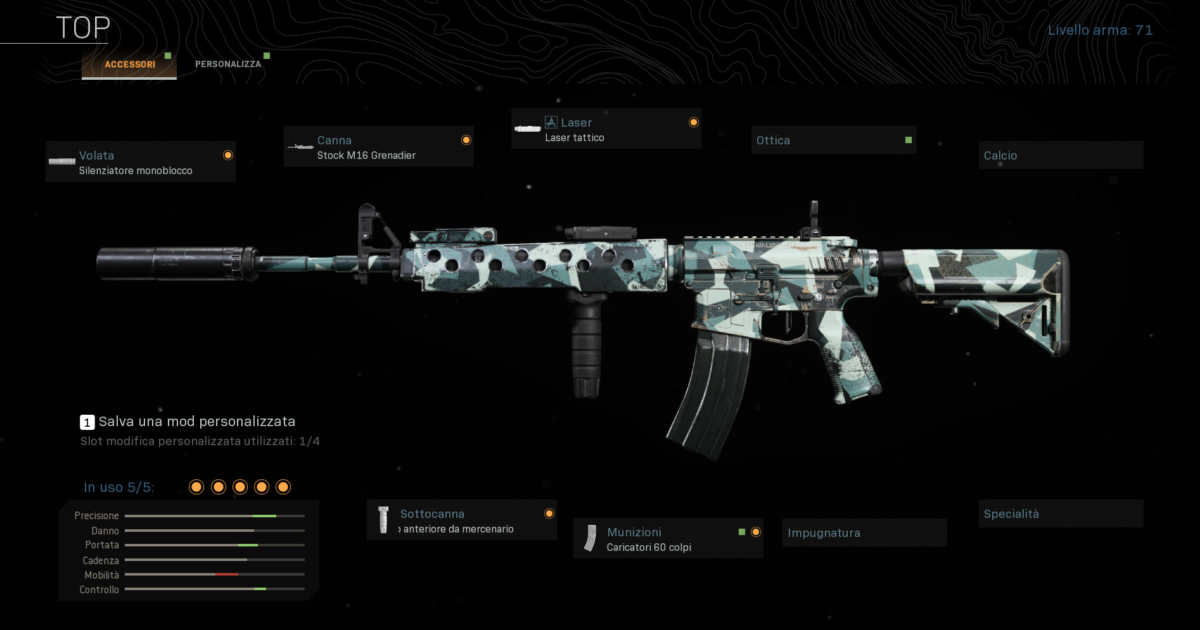This screenshot has width=1200, height=630.
Task: Select the Munizioni ammunition slot
Action: click(668, 539)
